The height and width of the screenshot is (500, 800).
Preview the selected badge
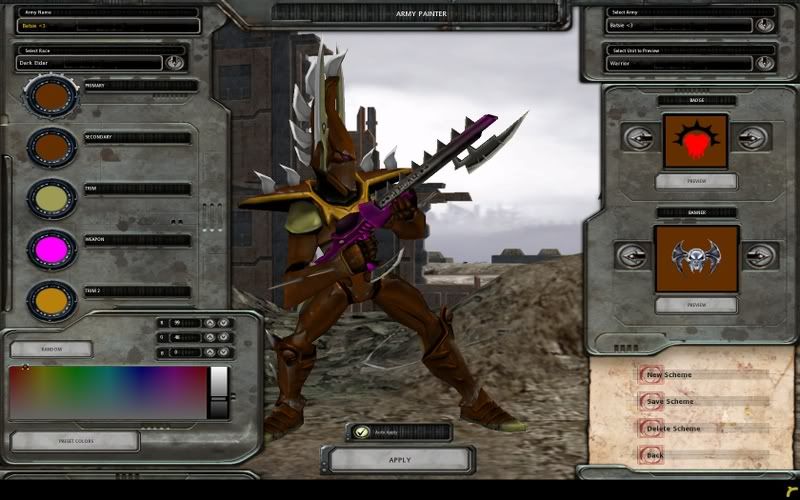[x=696, y=181]
